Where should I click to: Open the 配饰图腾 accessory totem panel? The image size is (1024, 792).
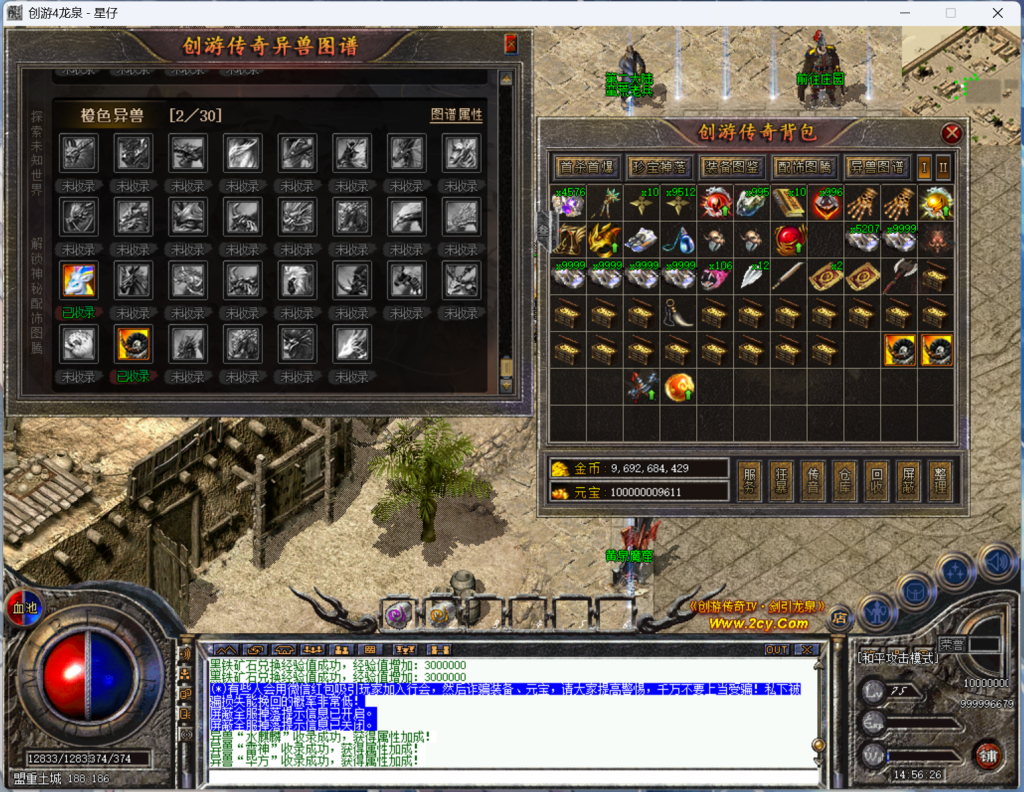click(801, 166)
